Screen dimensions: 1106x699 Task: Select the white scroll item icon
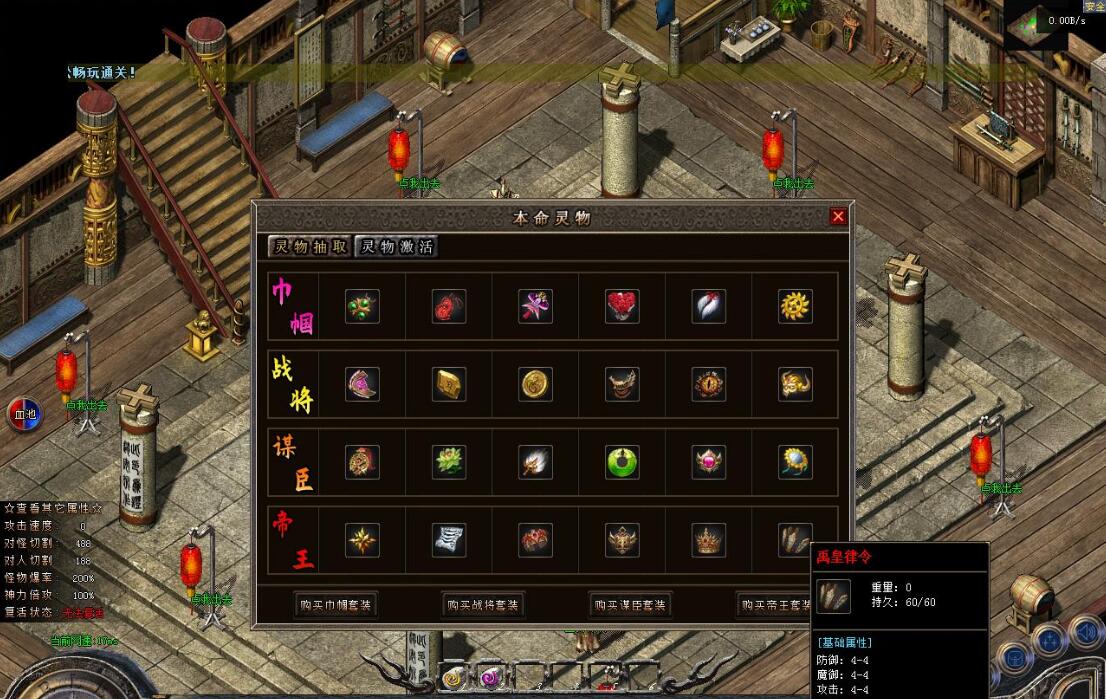(449, 540)
